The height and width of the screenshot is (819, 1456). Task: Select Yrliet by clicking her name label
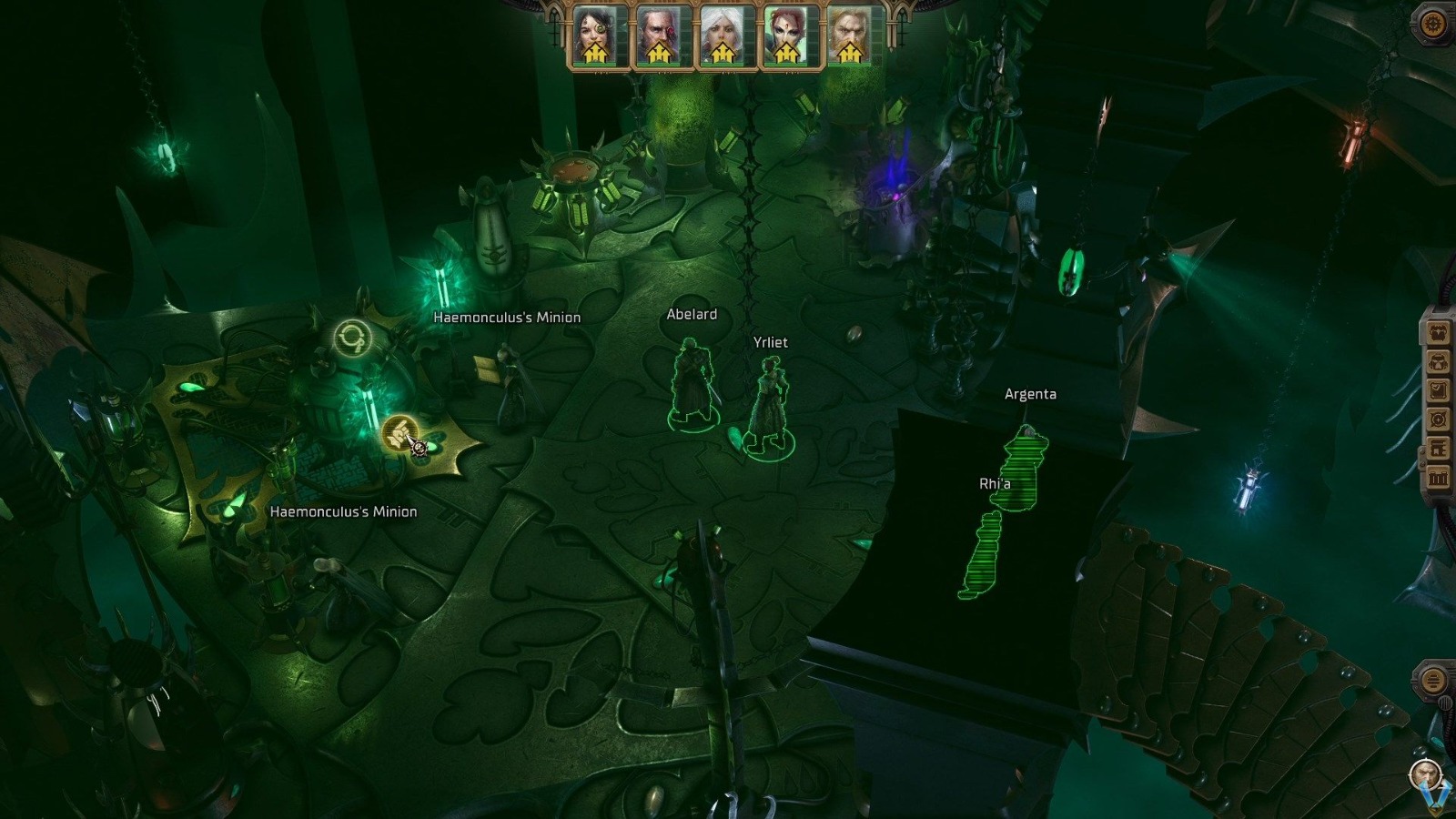coord(769,342)
